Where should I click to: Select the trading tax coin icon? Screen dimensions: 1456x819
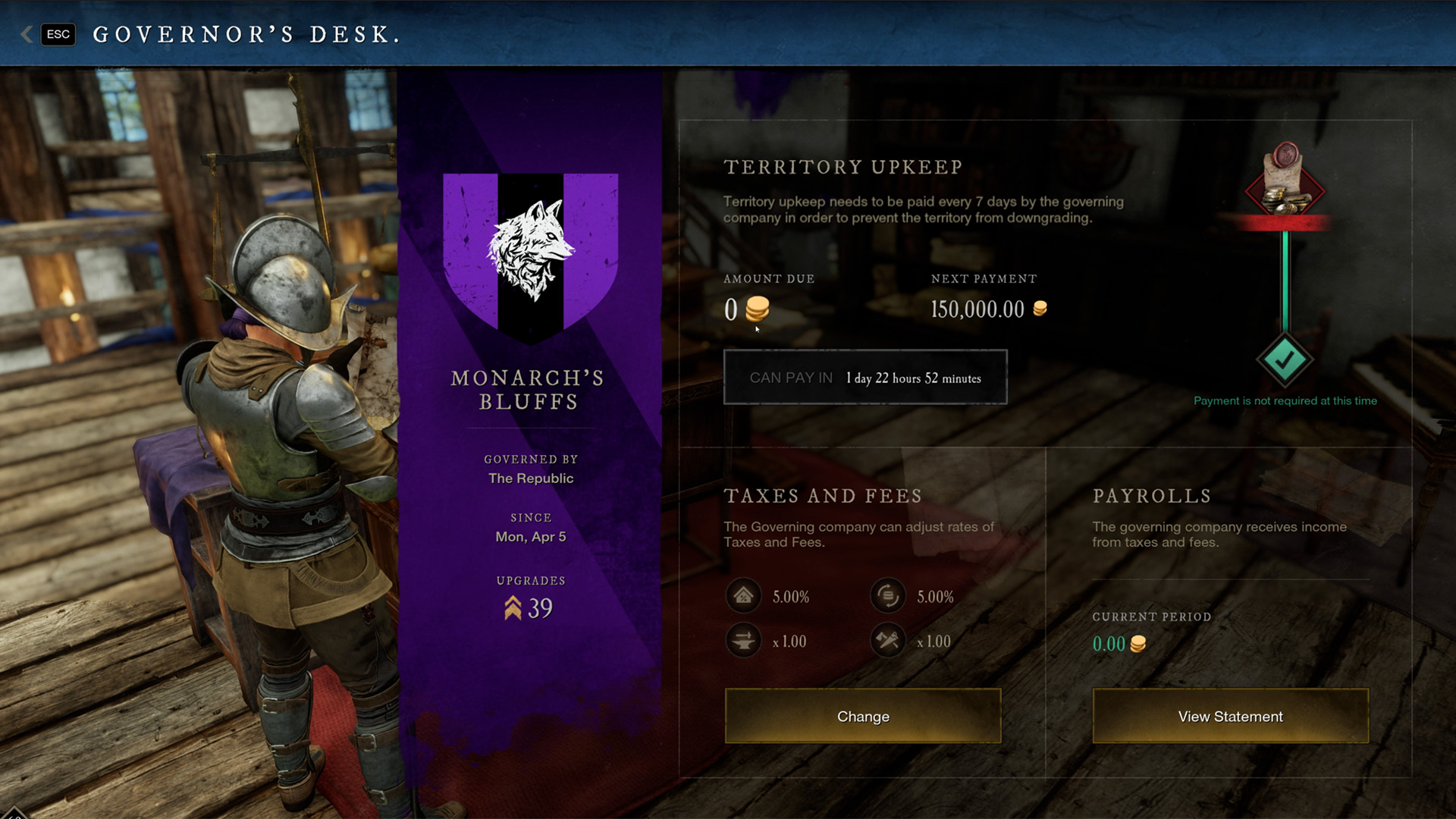[887, 596]
